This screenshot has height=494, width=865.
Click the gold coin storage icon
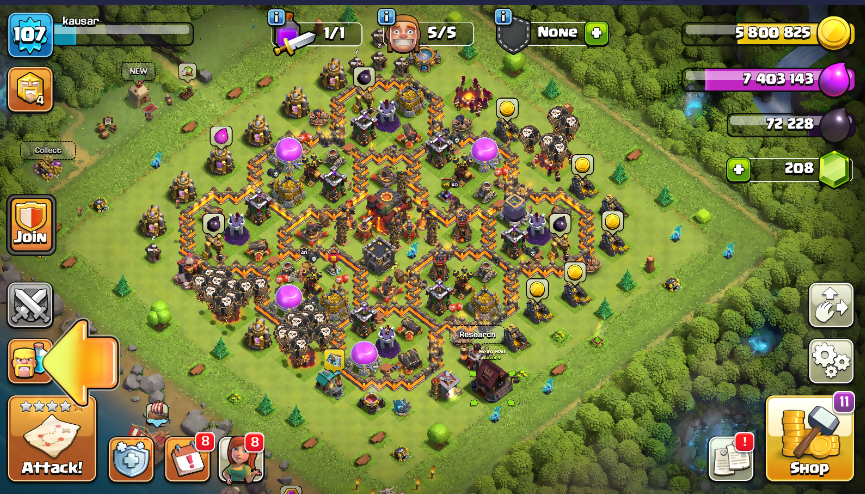pos(832,34)
